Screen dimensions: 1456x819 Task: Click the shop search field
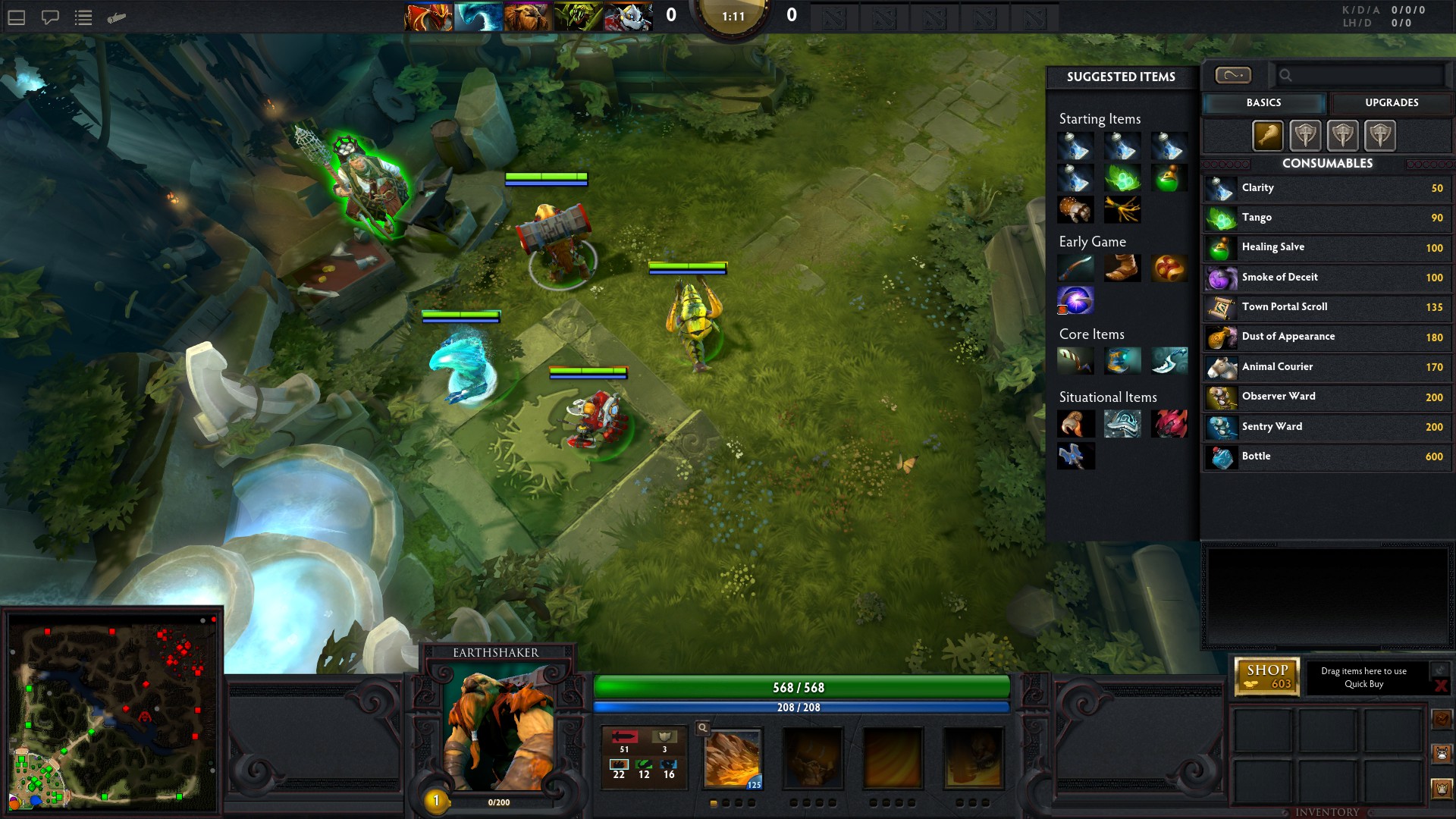pos(1361,75)
